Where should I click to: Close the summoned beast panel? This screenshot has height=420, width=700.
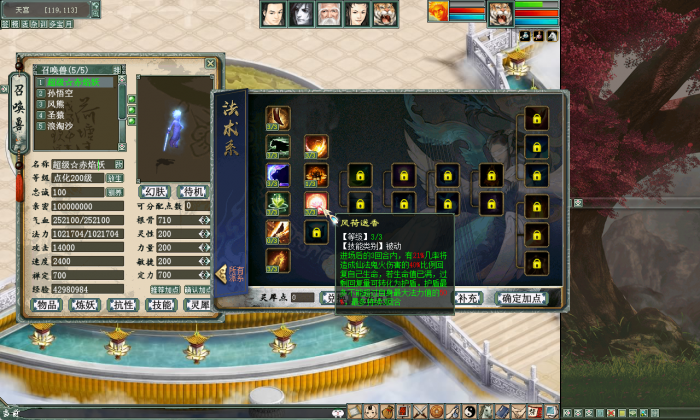210,63
